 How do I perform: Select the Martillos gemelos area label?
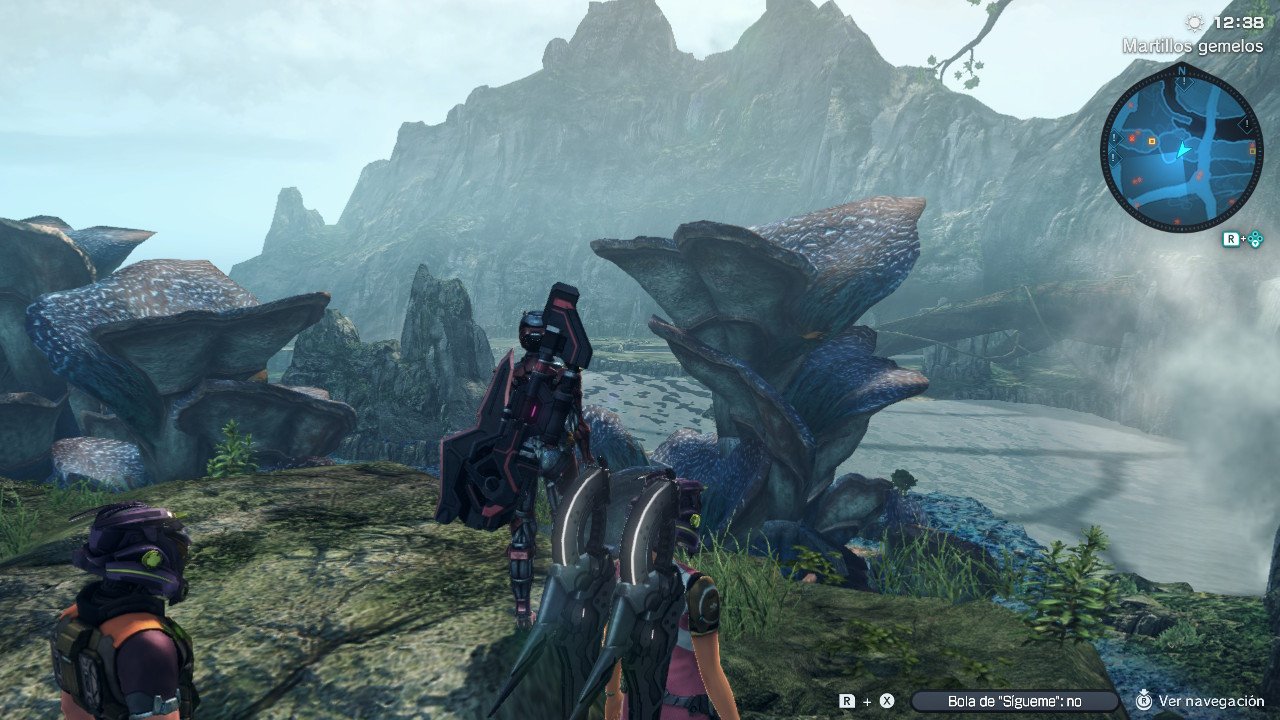pos(1191,44)
